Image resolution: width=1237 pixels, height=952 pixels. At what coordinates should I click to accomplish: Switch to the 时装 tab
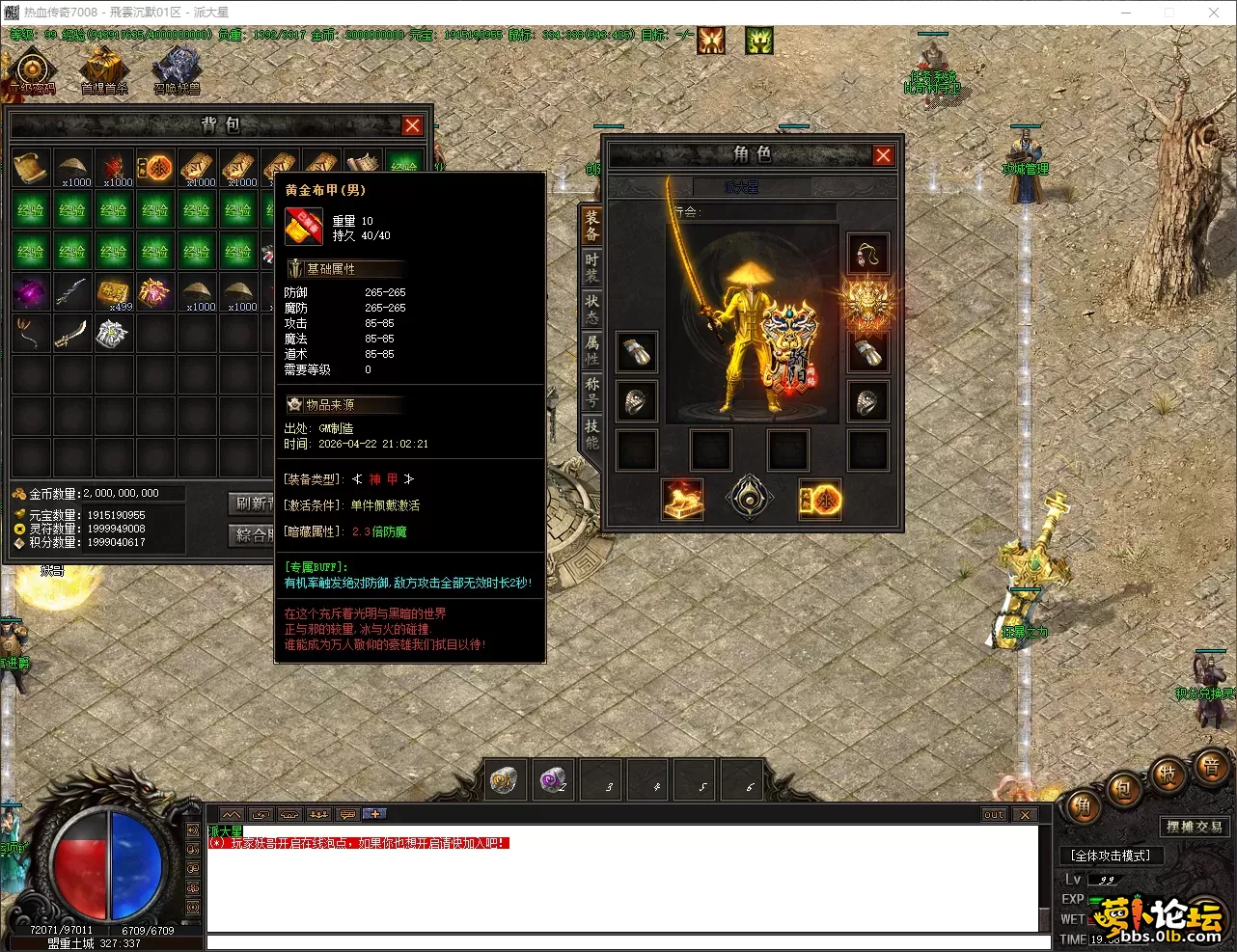(x=591, y=268)
